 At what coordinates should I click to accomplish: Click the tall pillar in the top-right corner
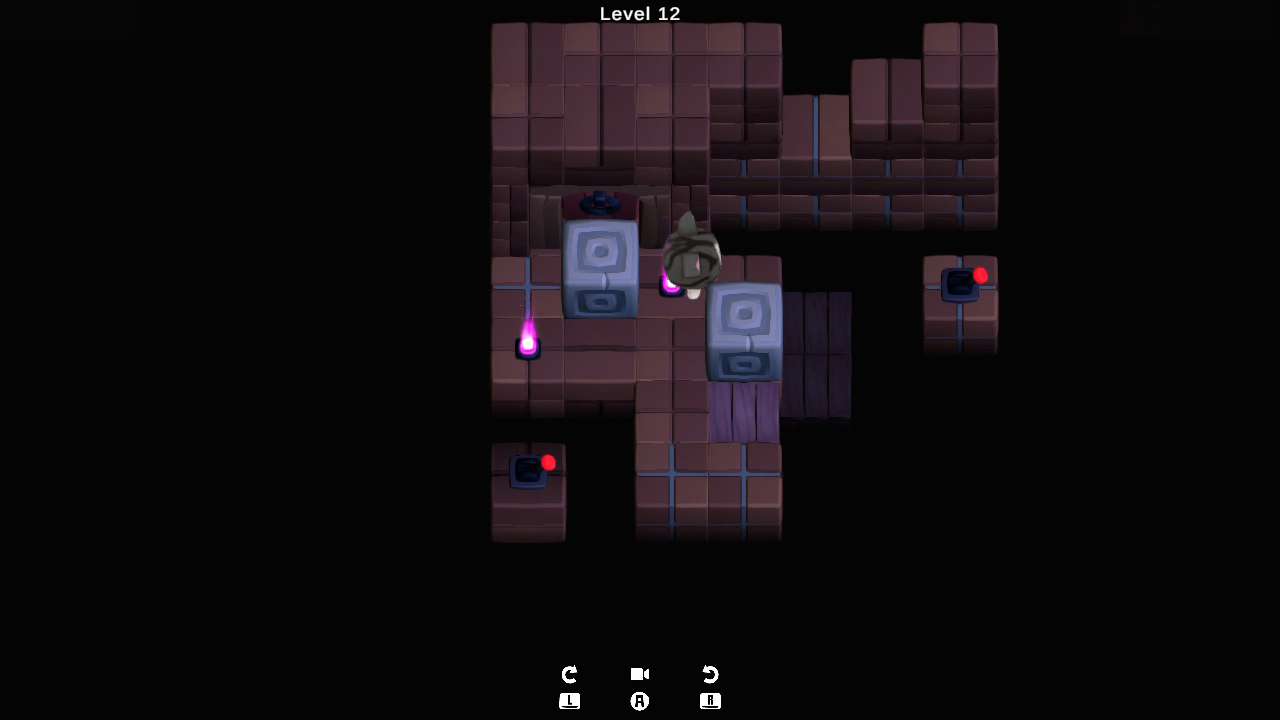[960, 80]
